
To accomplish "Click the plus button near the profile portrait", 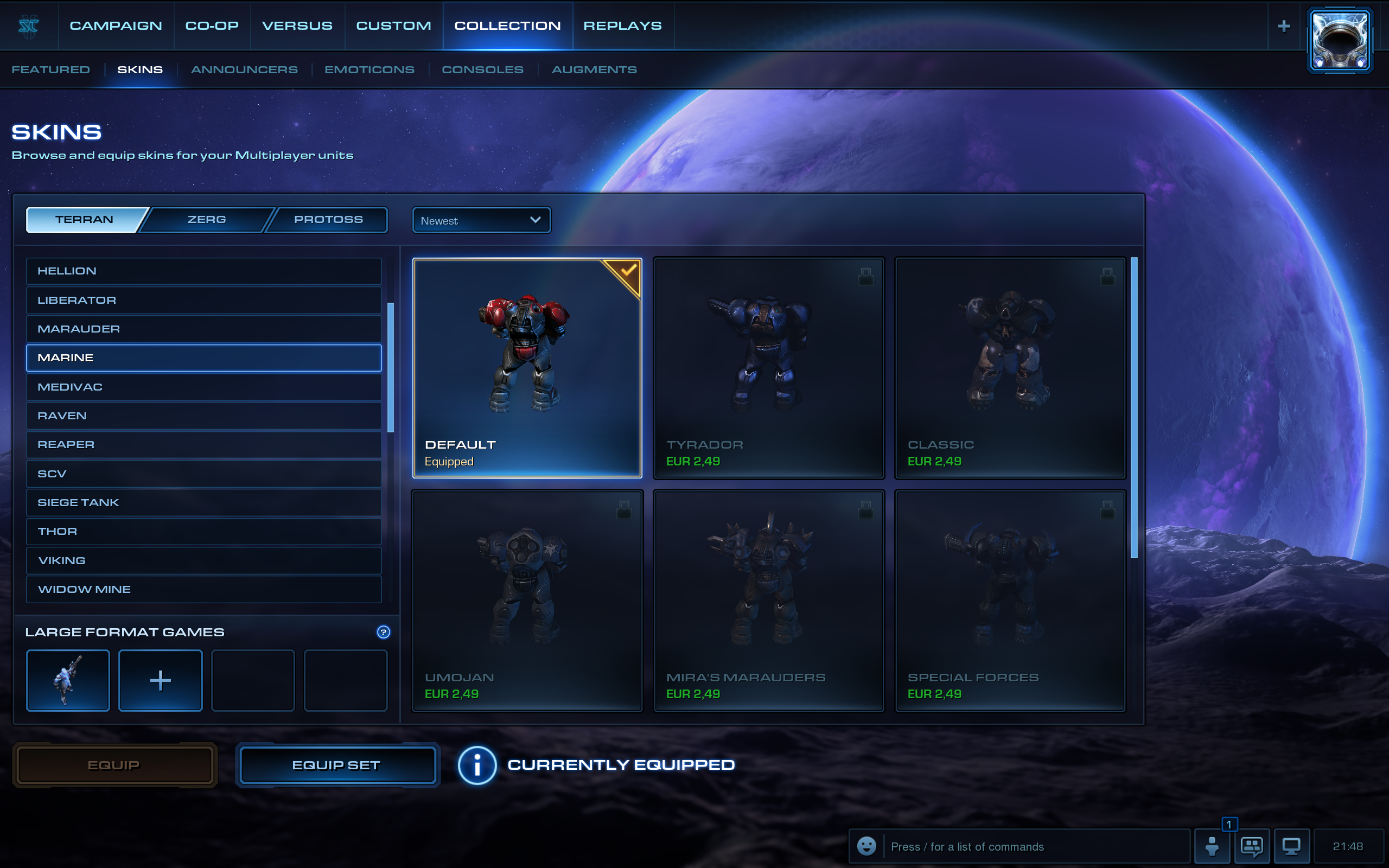I will point(1283,25).
